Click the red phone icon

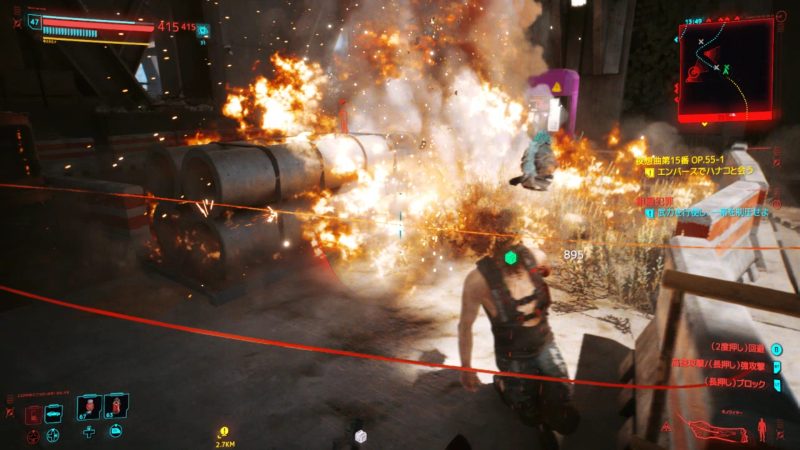[x=32, y=413]
